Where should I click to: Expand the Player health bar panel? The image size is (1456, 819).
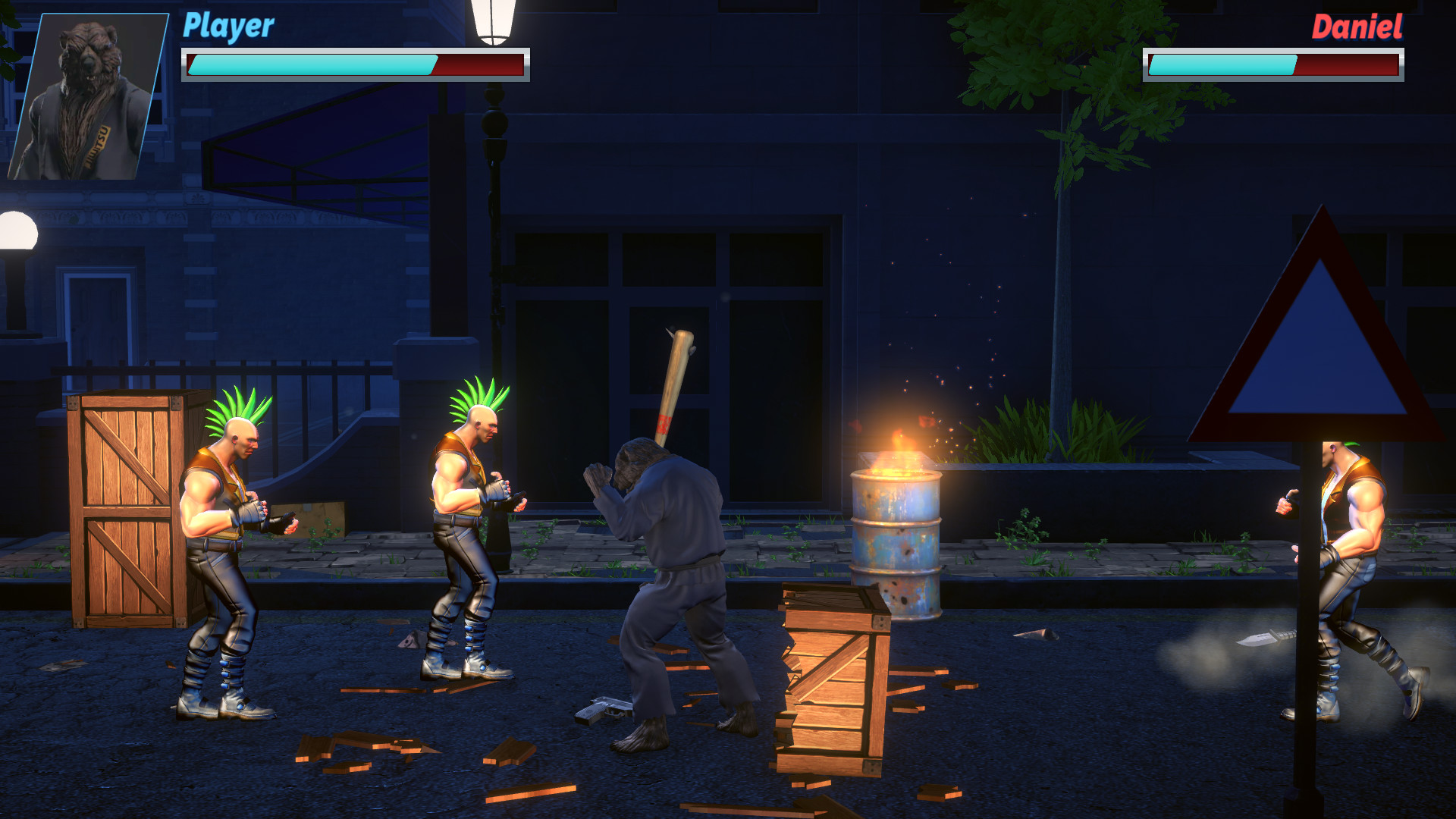click(353, 64)
